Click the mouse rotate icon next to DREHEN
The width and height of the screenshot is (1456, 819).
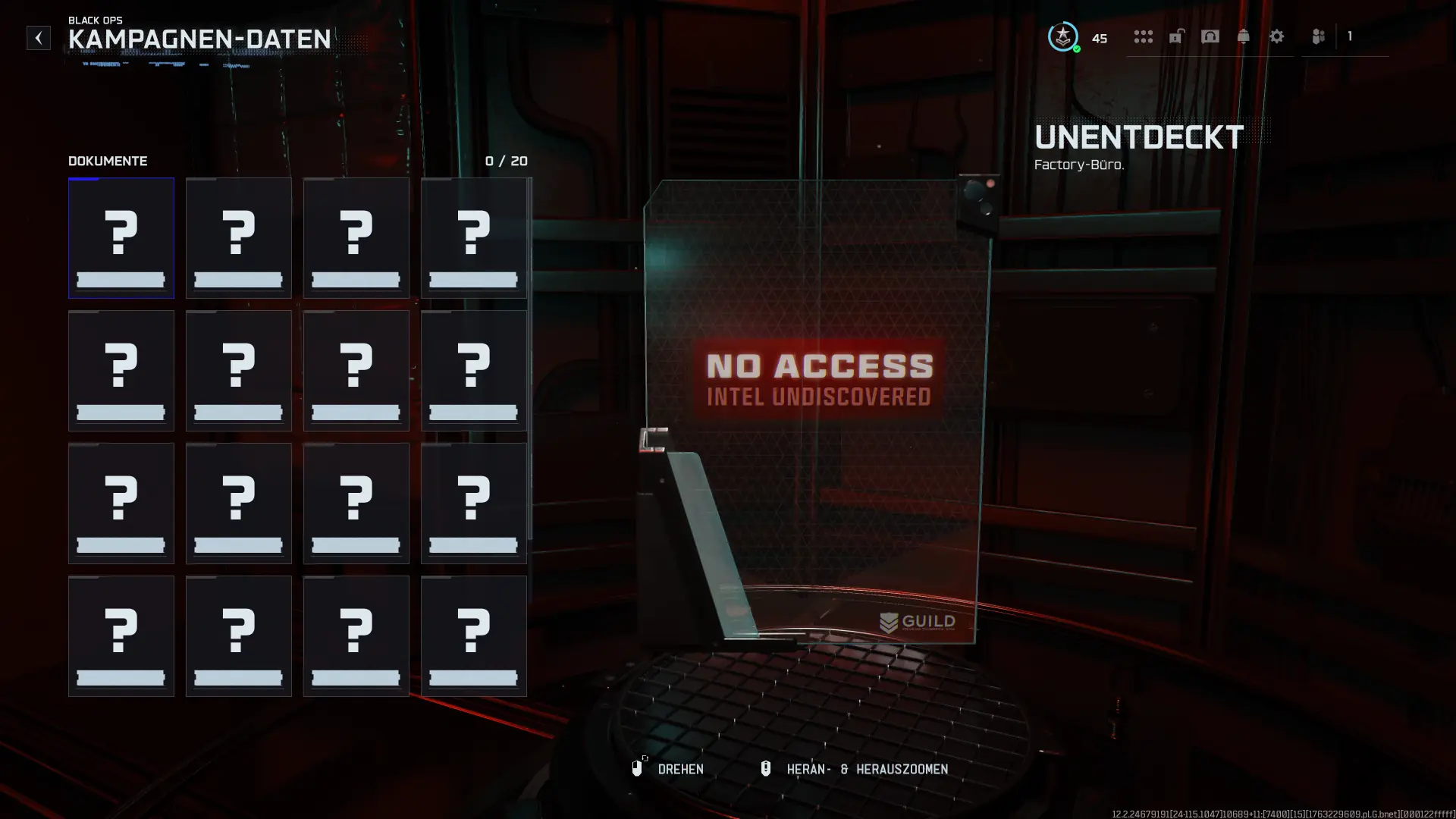tap(638, 769)
